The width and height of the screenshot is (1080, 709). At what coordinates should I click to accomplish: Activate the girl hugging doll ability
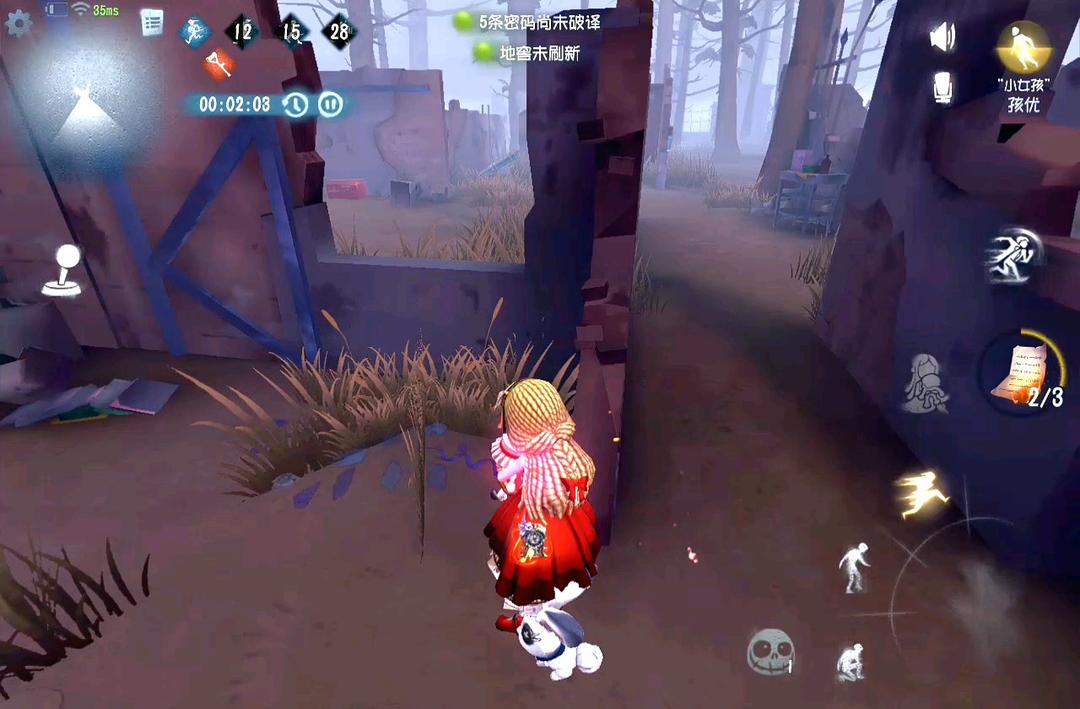click(x=925, y=383)
